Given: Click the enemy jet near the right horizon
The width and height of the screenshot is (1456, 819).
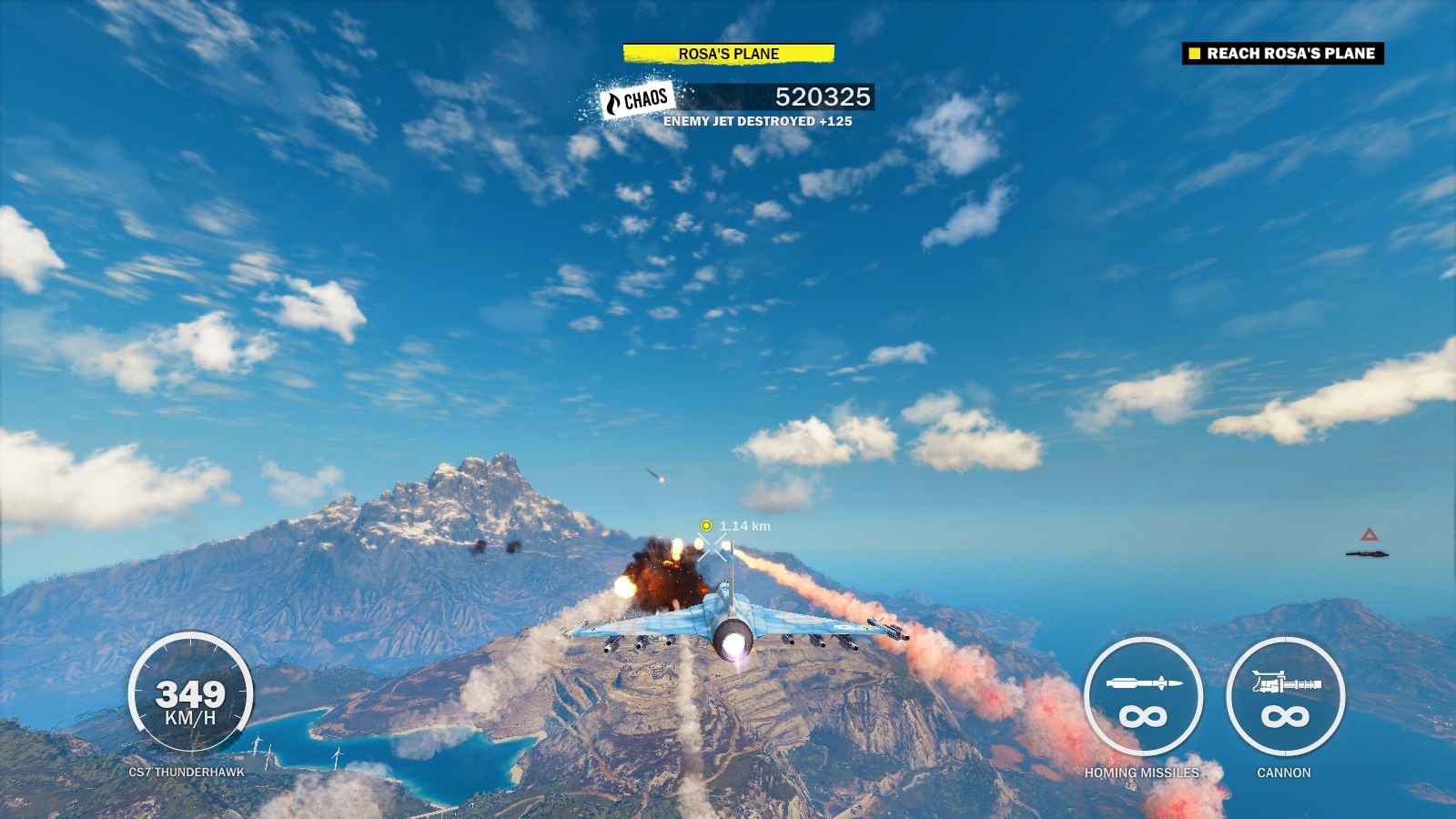Looking at the screenshot, I should (1367, 553).
